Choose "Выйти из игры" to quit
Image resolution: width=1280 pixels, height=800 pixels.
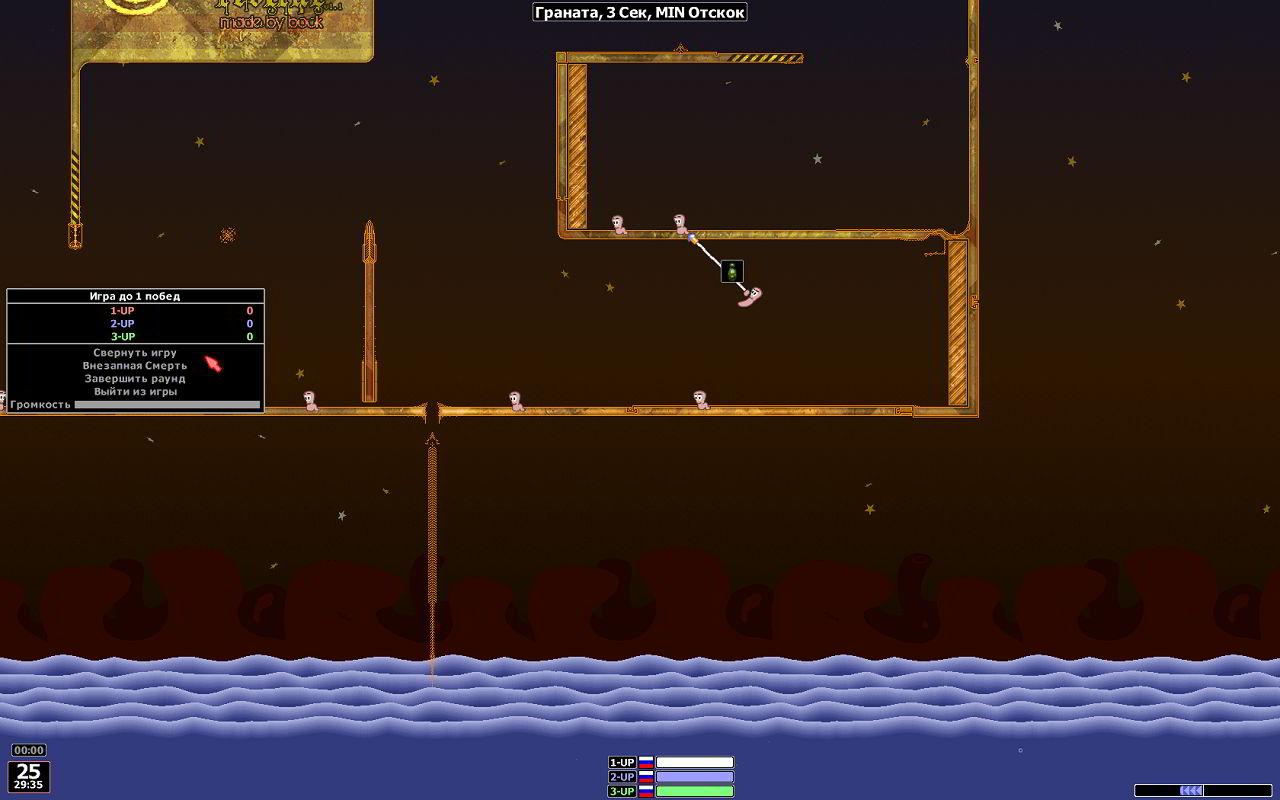point(135,392)
